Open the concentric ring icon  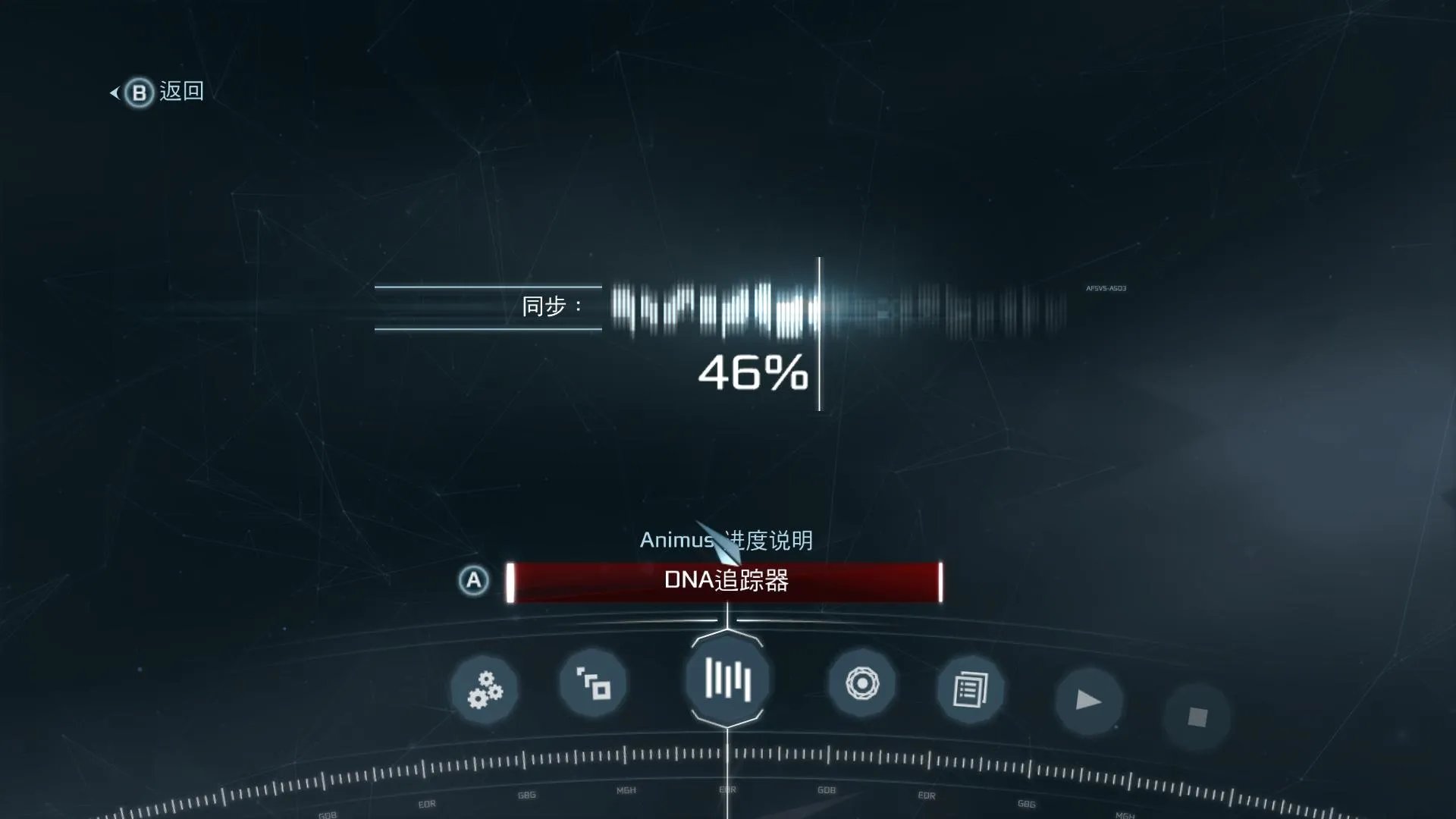click(x=861, y=683)
